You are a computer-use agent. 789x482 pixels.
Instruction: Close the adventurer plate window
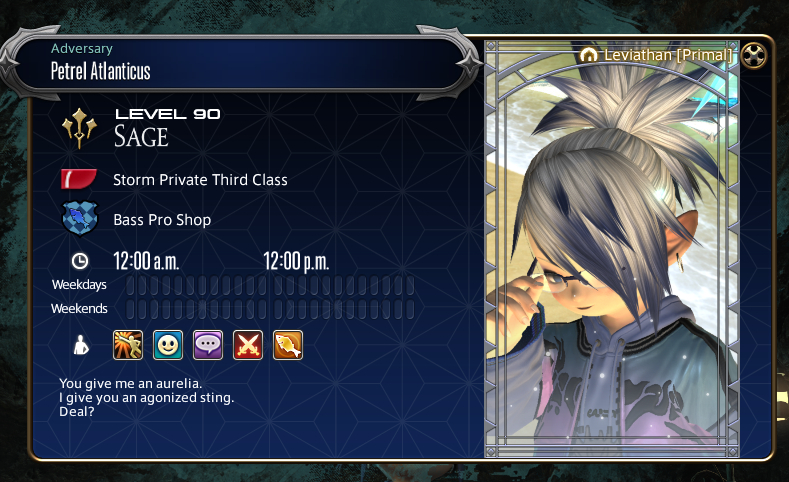point(755,56)
